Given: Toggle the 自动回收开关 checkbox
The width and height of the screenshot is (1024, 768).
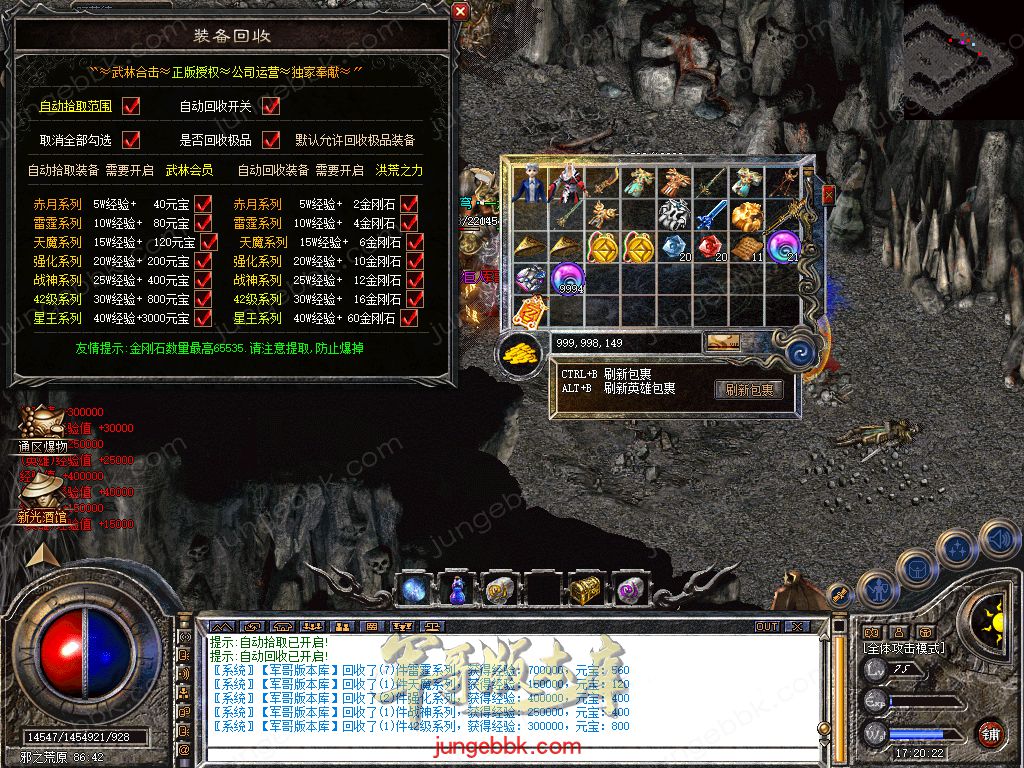Looking at the screenshot, I should pyautogui.click(x=271, y=105).
